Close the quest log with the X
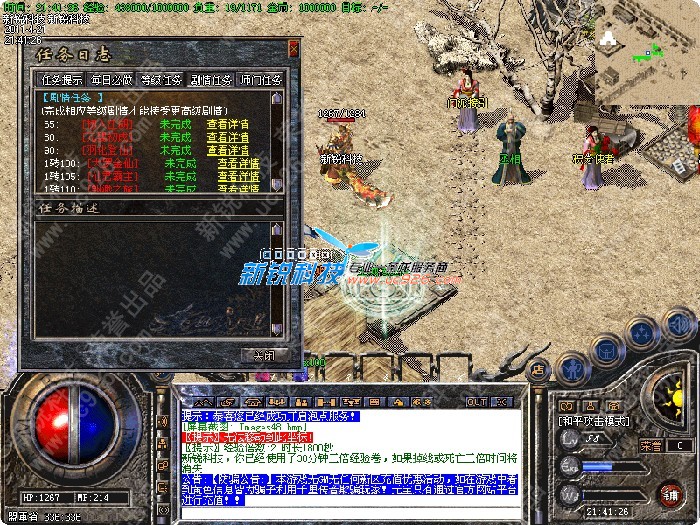 click(294, 47)
